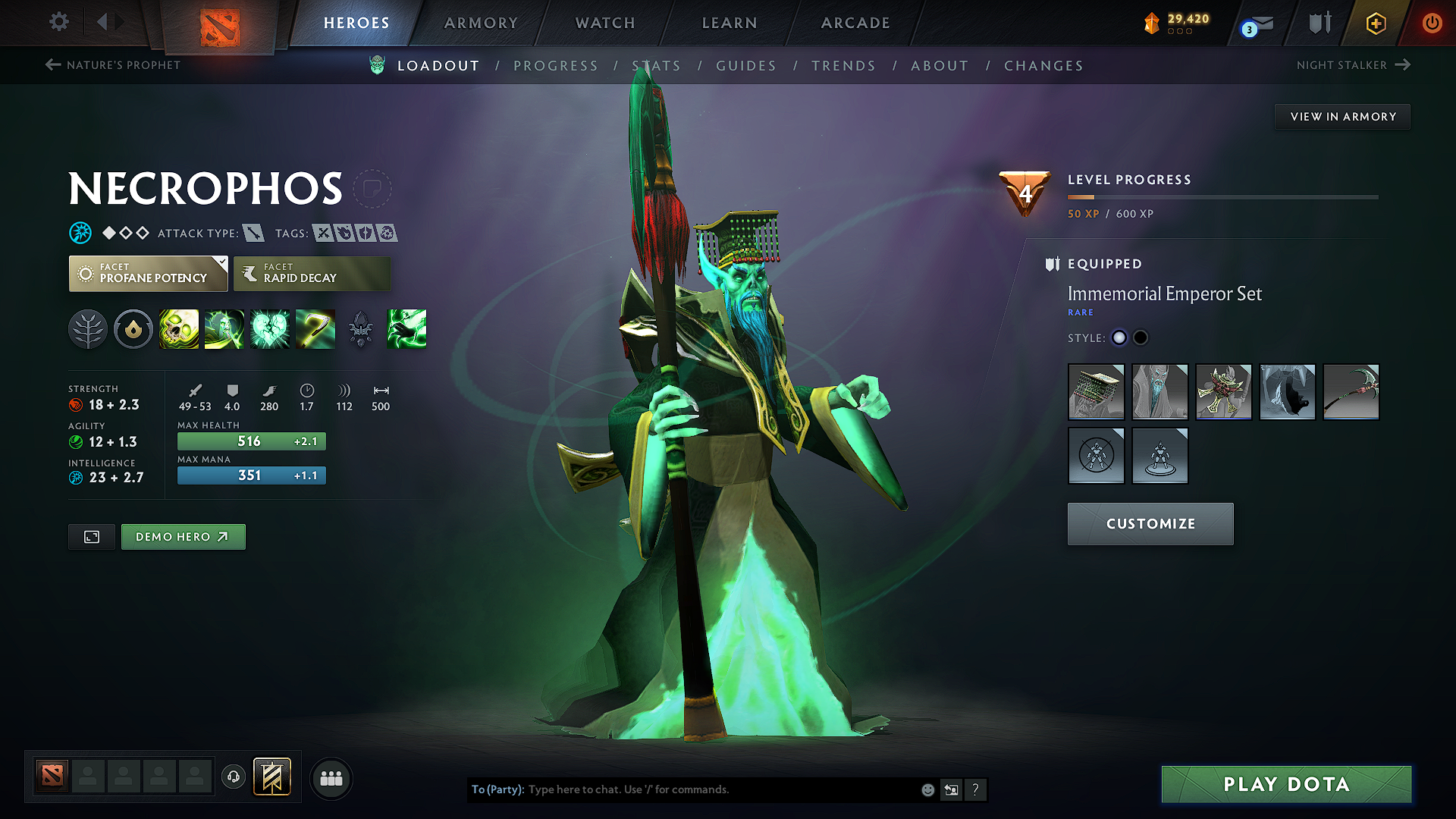The height and width of the screenshot is (819, 1456).
Task: Open the settings gear menu
Action: [x=59, y=22]
